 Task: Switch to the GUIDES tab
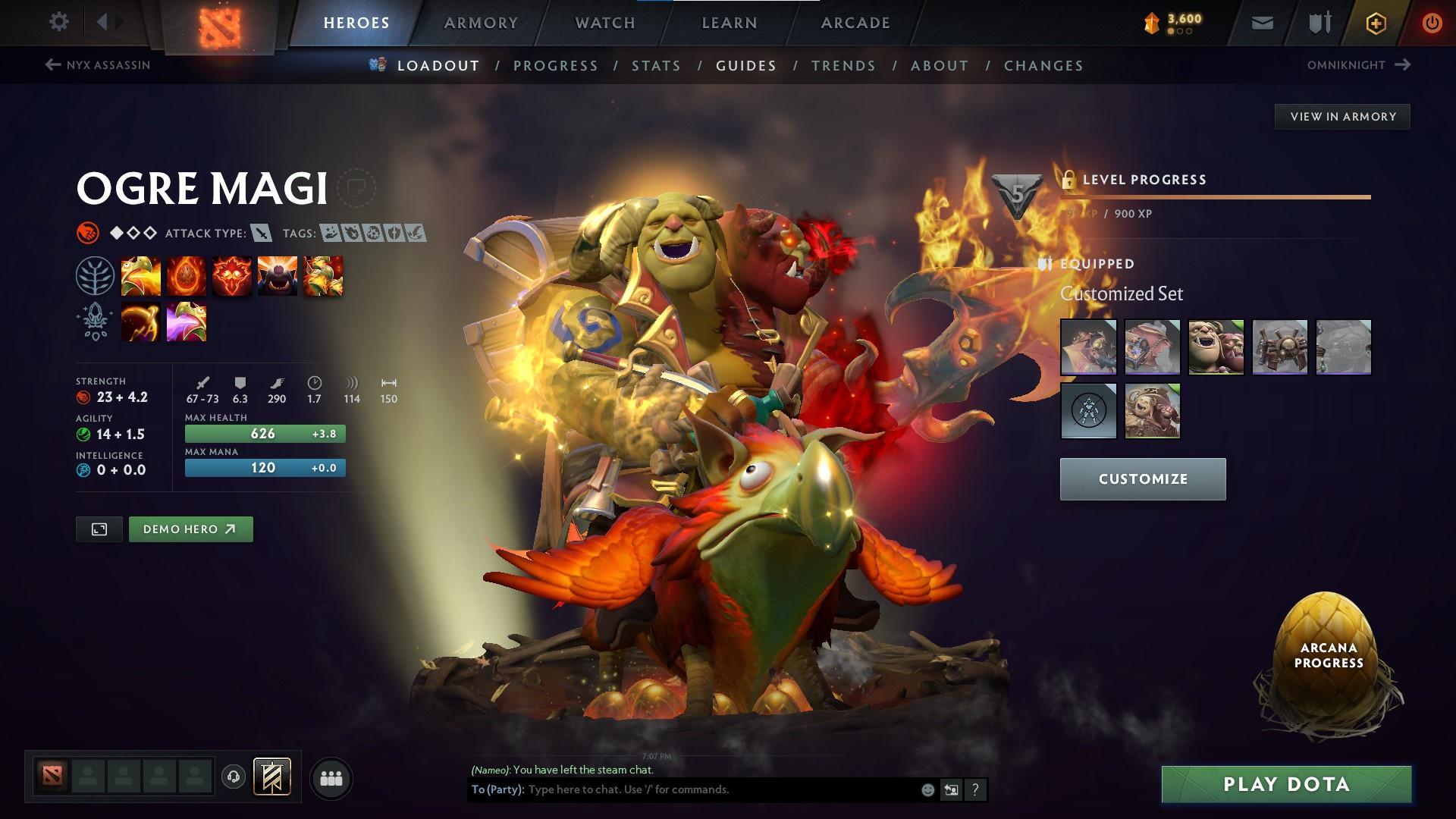click(x=745, y=66)
